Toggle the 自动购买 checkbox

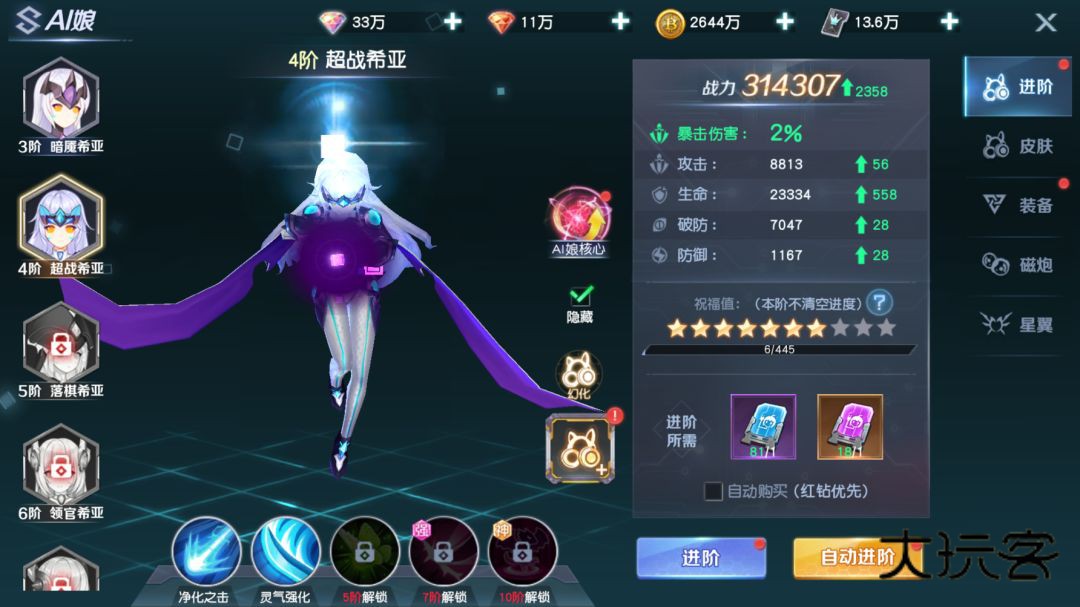[x=713, y=491]
